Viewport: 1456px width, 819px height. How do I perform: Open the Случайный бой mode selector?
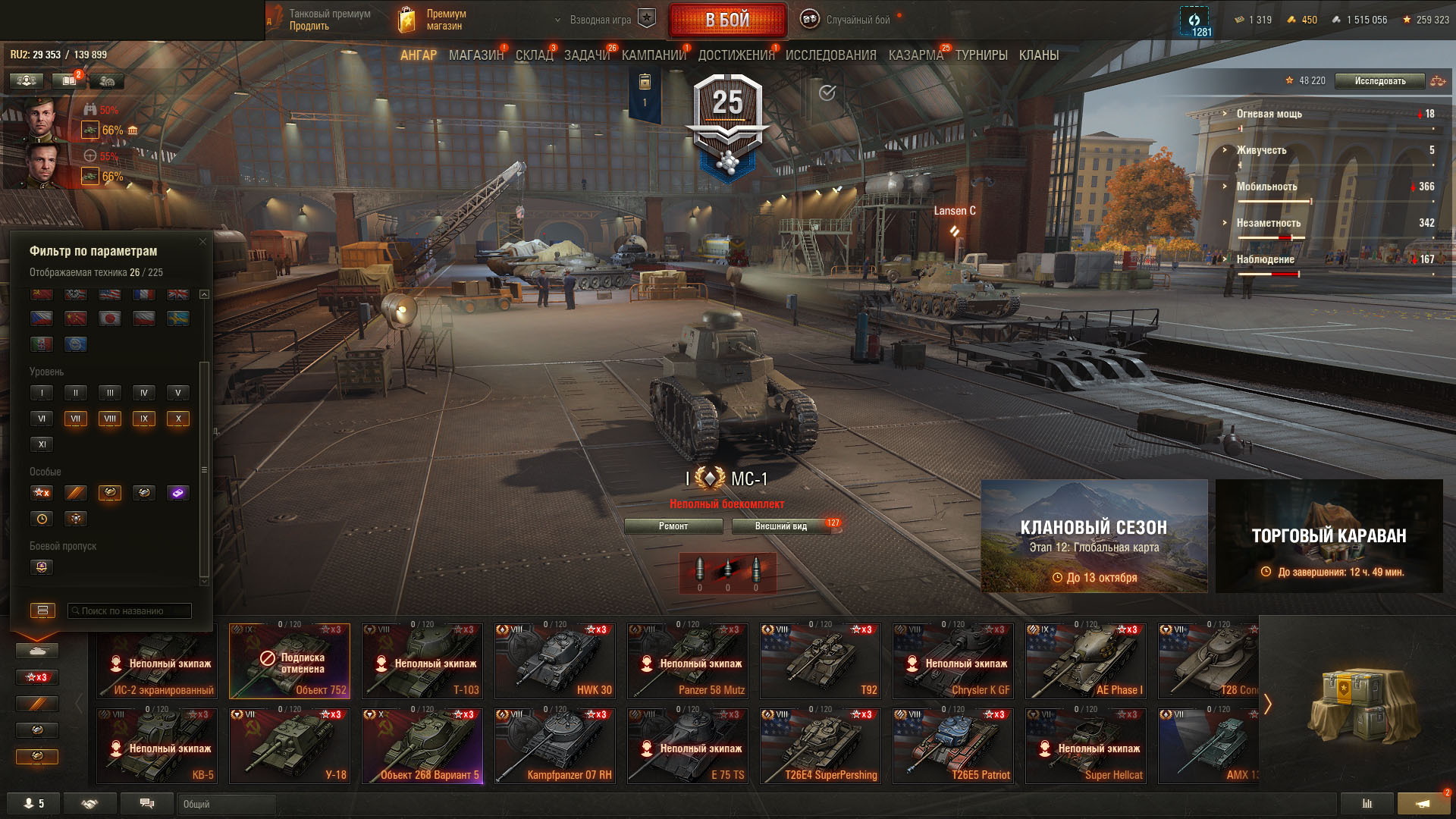pyautogui.click(x=849, y=20)
